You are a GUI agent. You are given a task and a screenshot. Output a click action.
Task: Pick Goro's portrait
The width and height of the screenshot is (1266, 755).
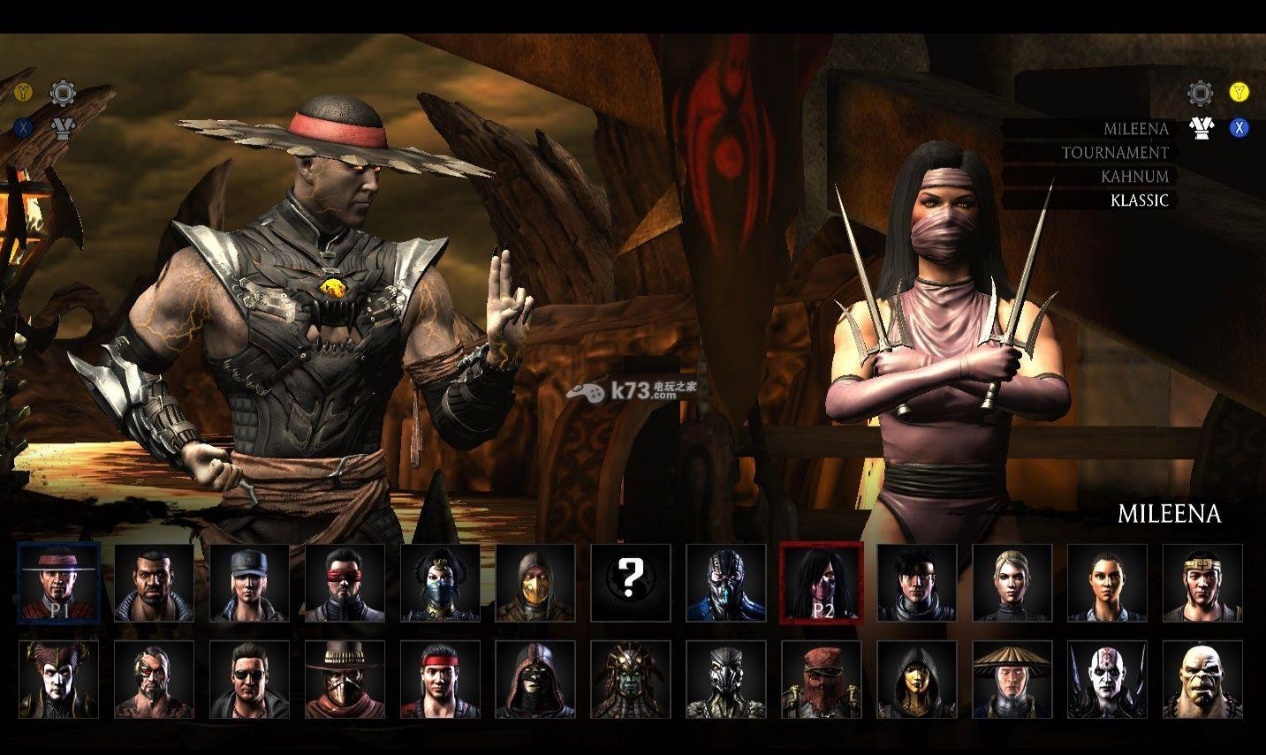click(1202, 680)
